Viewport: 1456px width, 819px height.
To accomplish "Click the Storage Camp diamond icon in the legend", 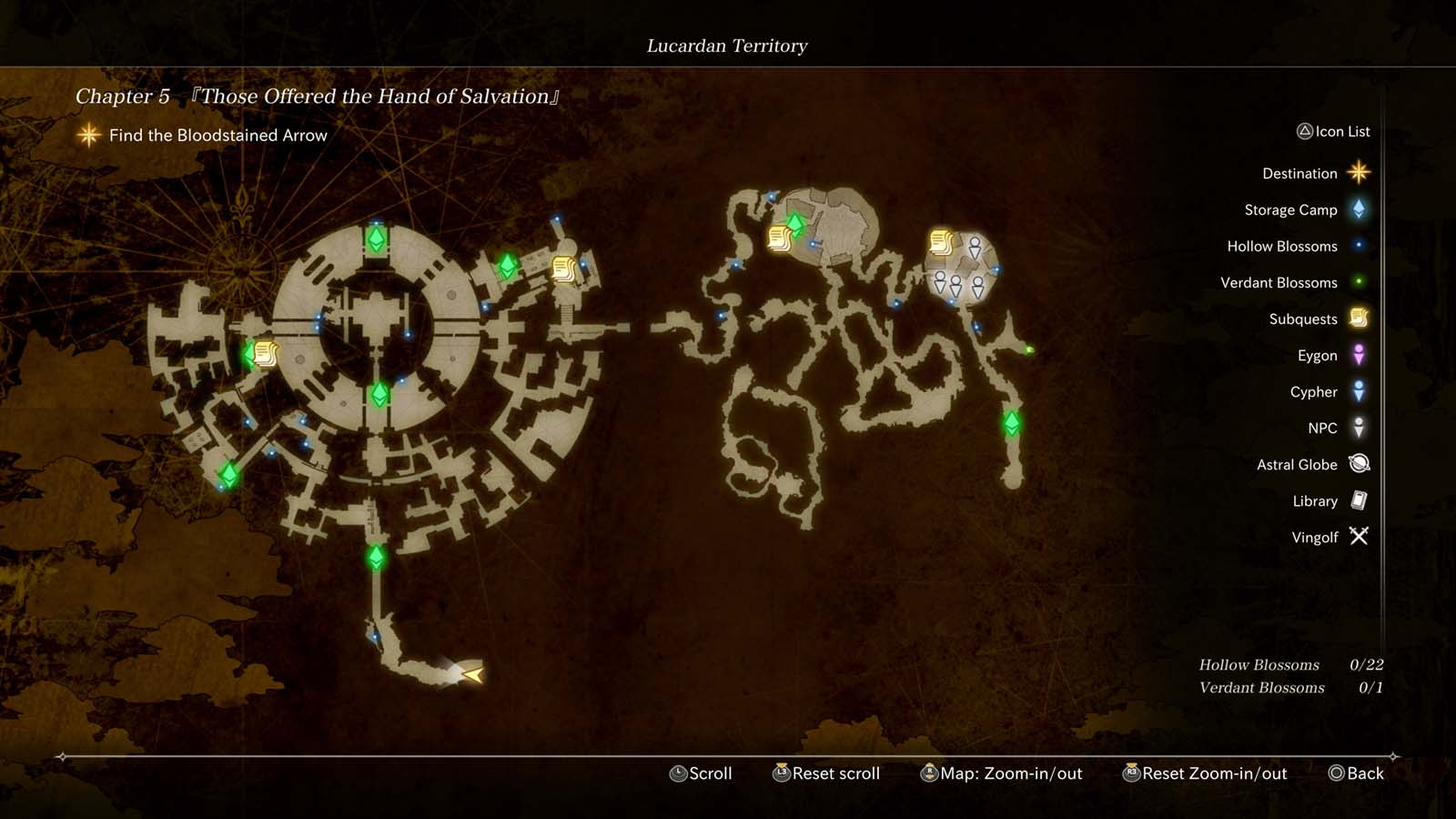I will (1357, 209).
